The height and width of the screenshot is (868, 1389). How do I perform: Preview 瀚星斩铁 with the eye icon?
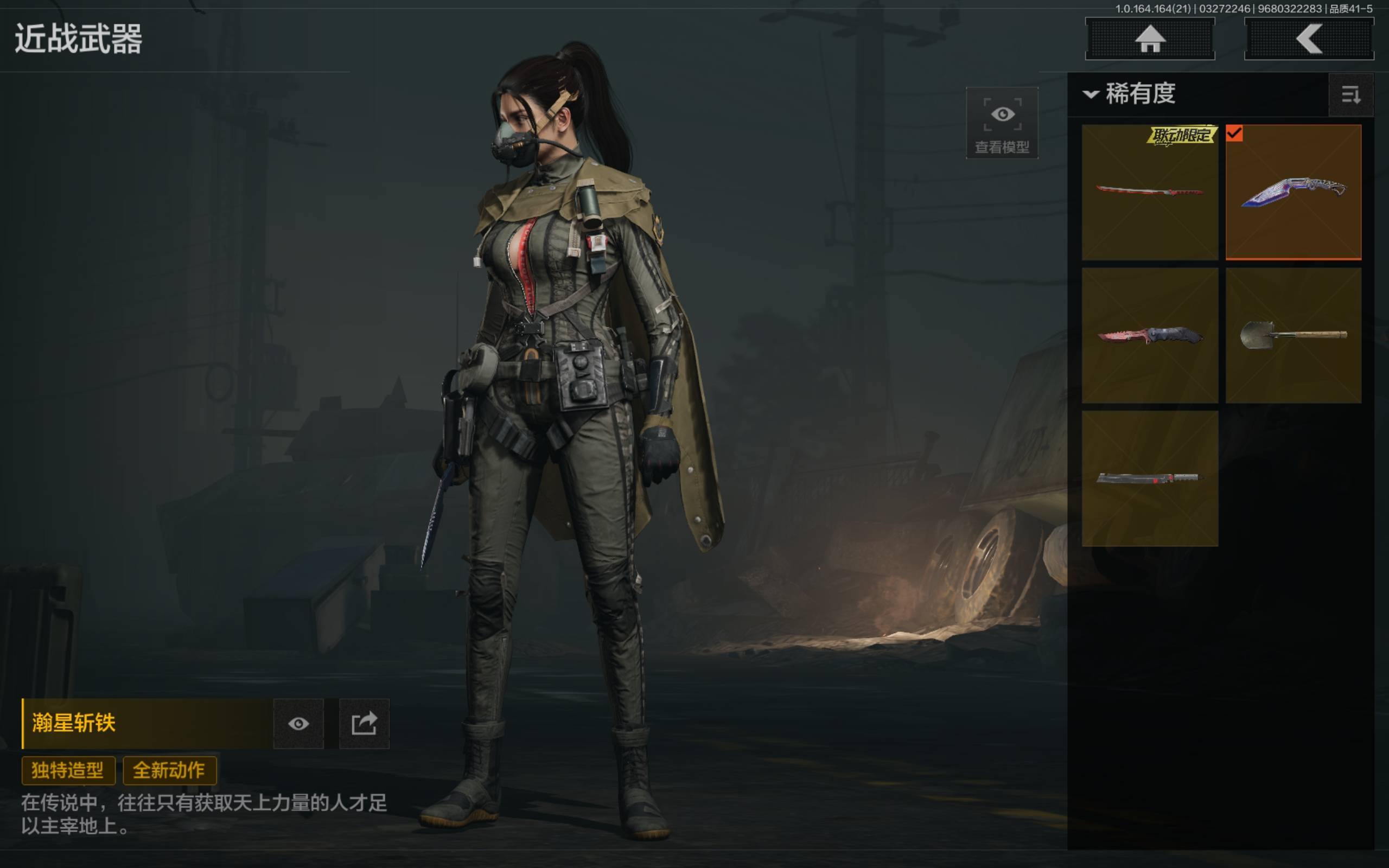coord(298,723)
